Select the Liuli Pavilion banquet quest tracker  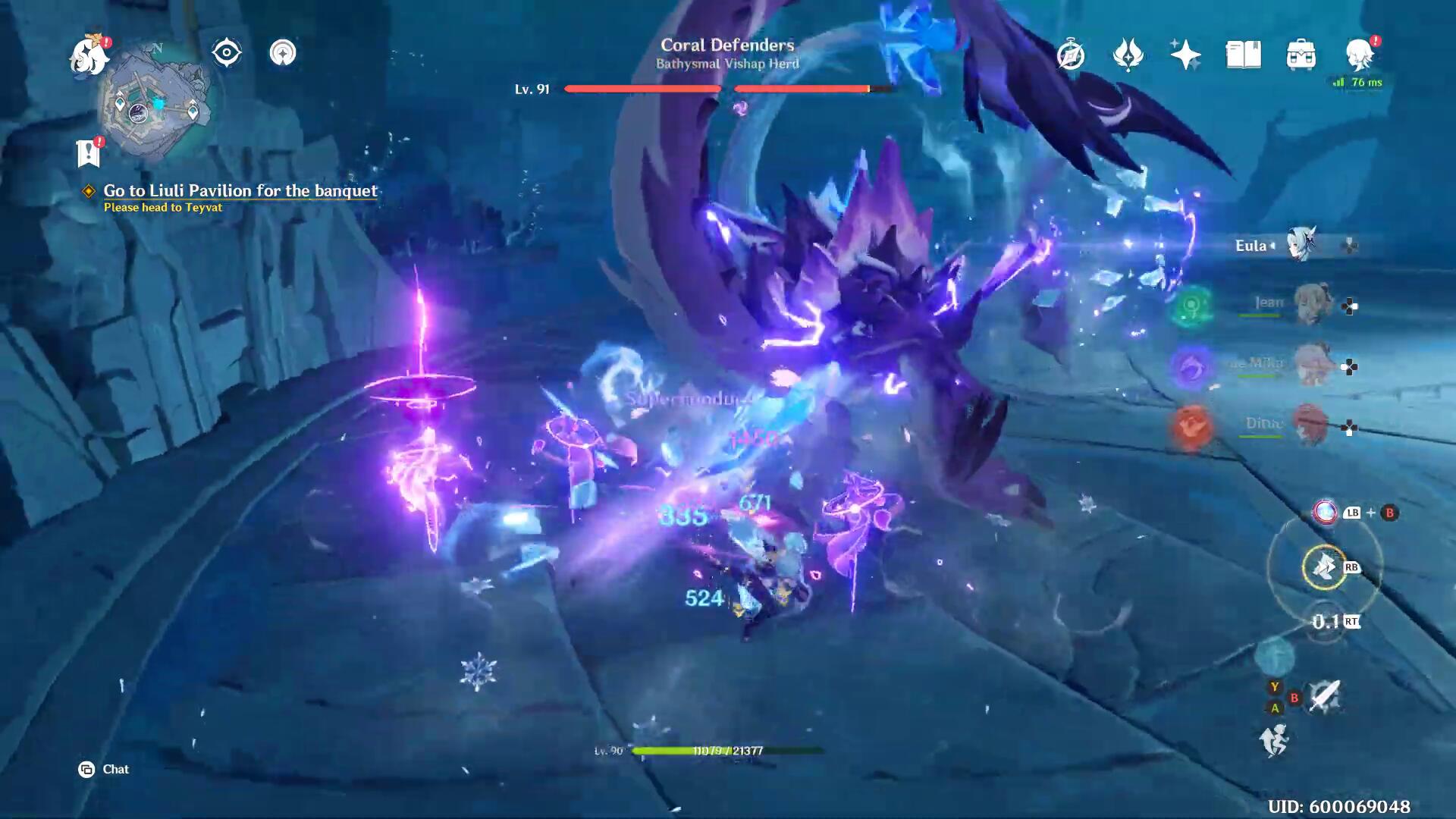pyautogui.click(x=240, y=191)
